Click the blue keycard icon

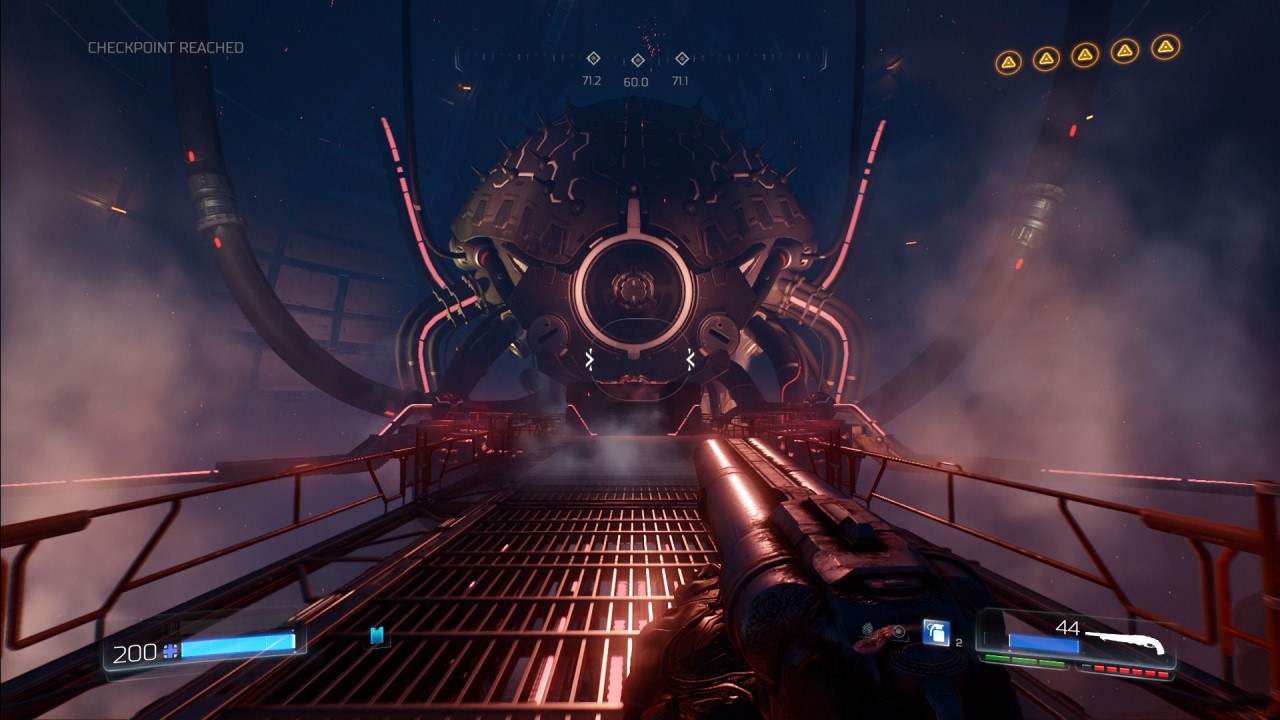(377, 636)
